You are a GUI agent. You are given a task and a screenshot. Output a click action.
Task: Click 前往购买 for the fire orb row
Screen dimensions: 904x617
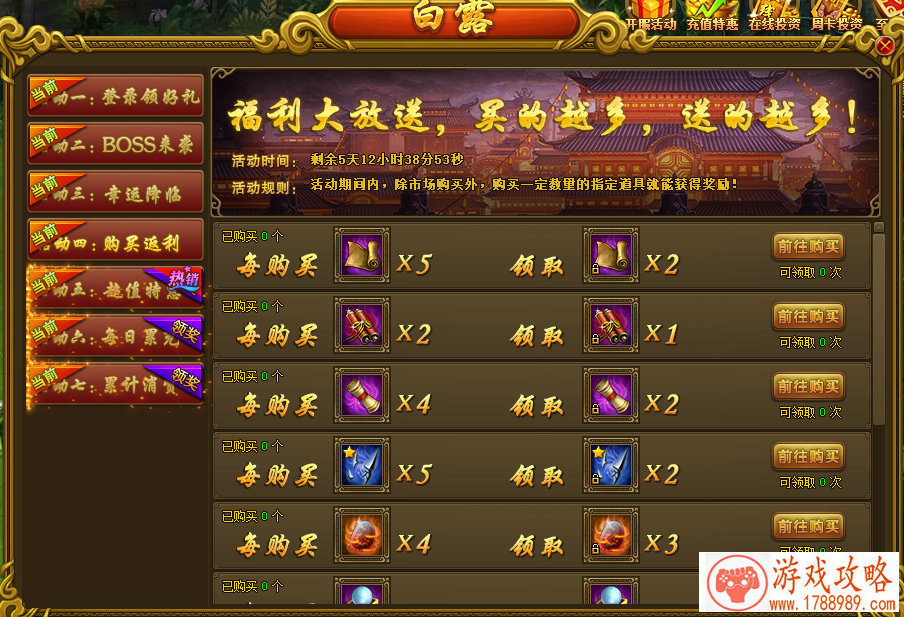pos(808,526)
